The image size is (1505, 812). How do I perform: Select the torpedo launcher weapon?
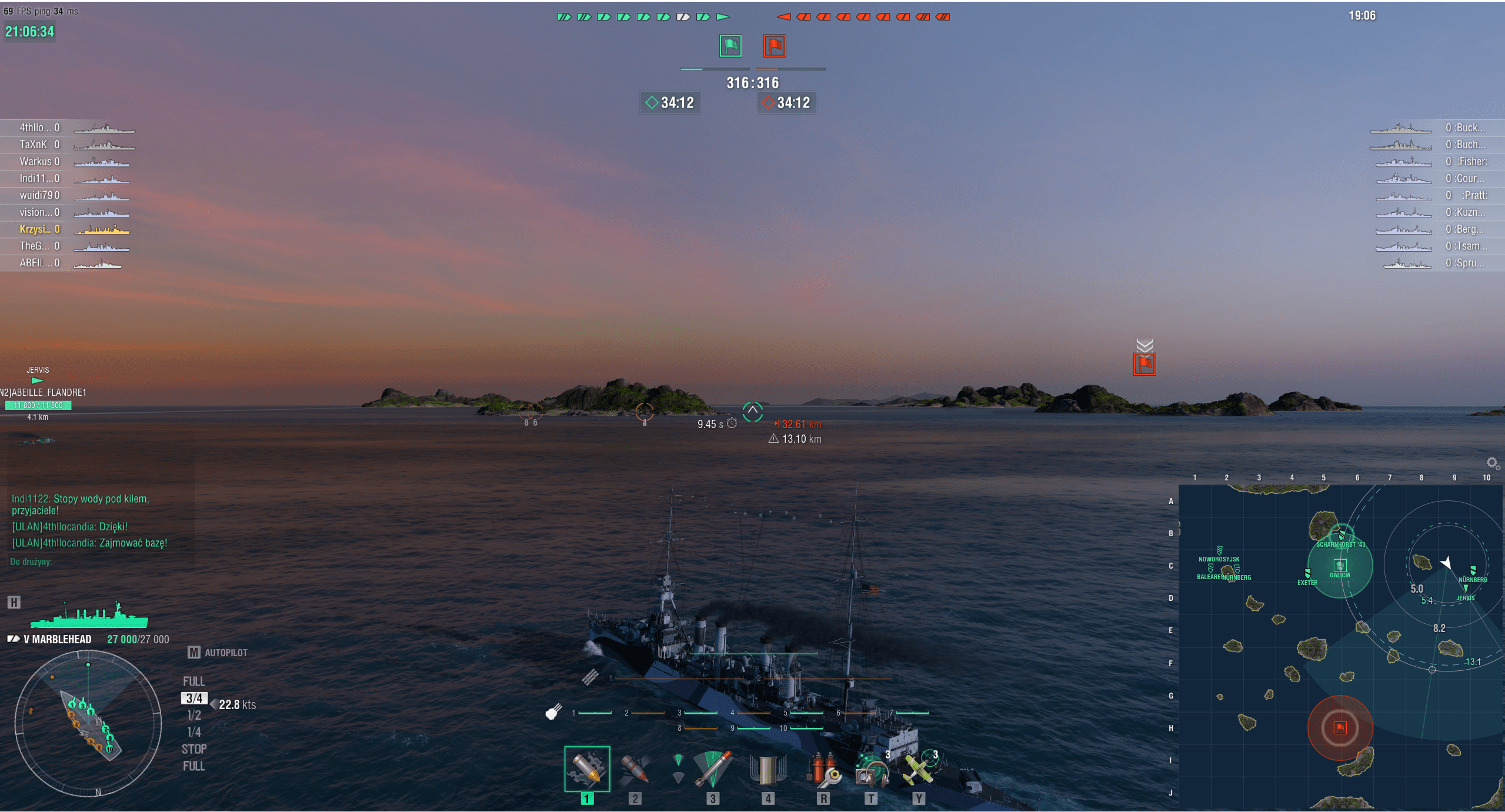[712, 769]
